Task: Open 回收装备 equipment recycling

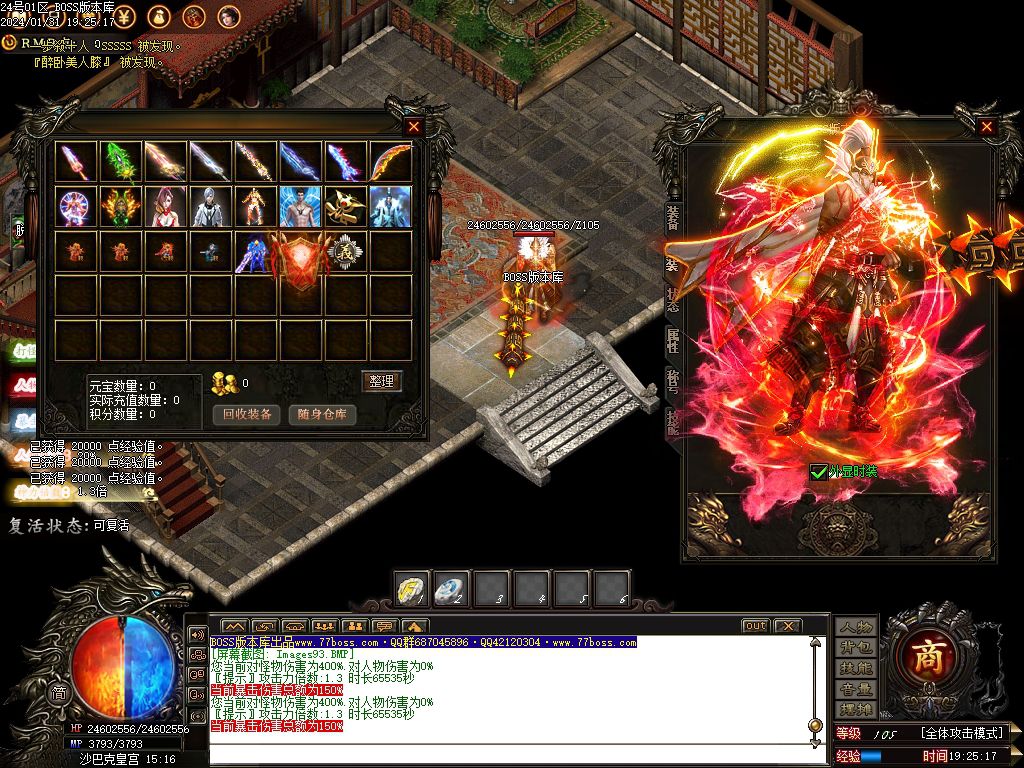Action: [247, 414]
